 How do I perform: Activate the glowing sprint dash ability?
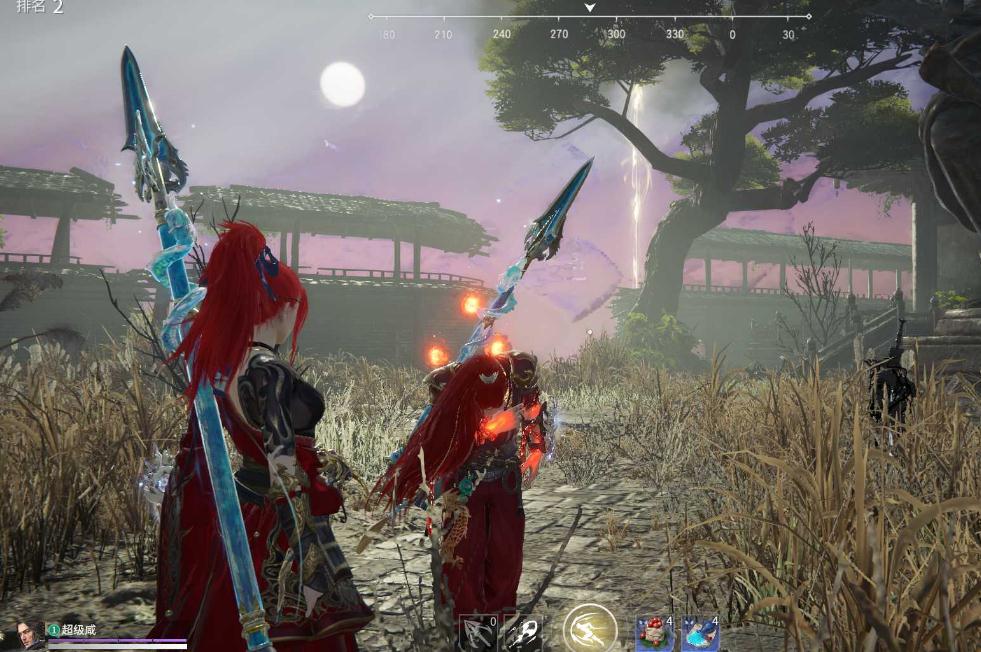pyautogui.click(x=589, y=629)
